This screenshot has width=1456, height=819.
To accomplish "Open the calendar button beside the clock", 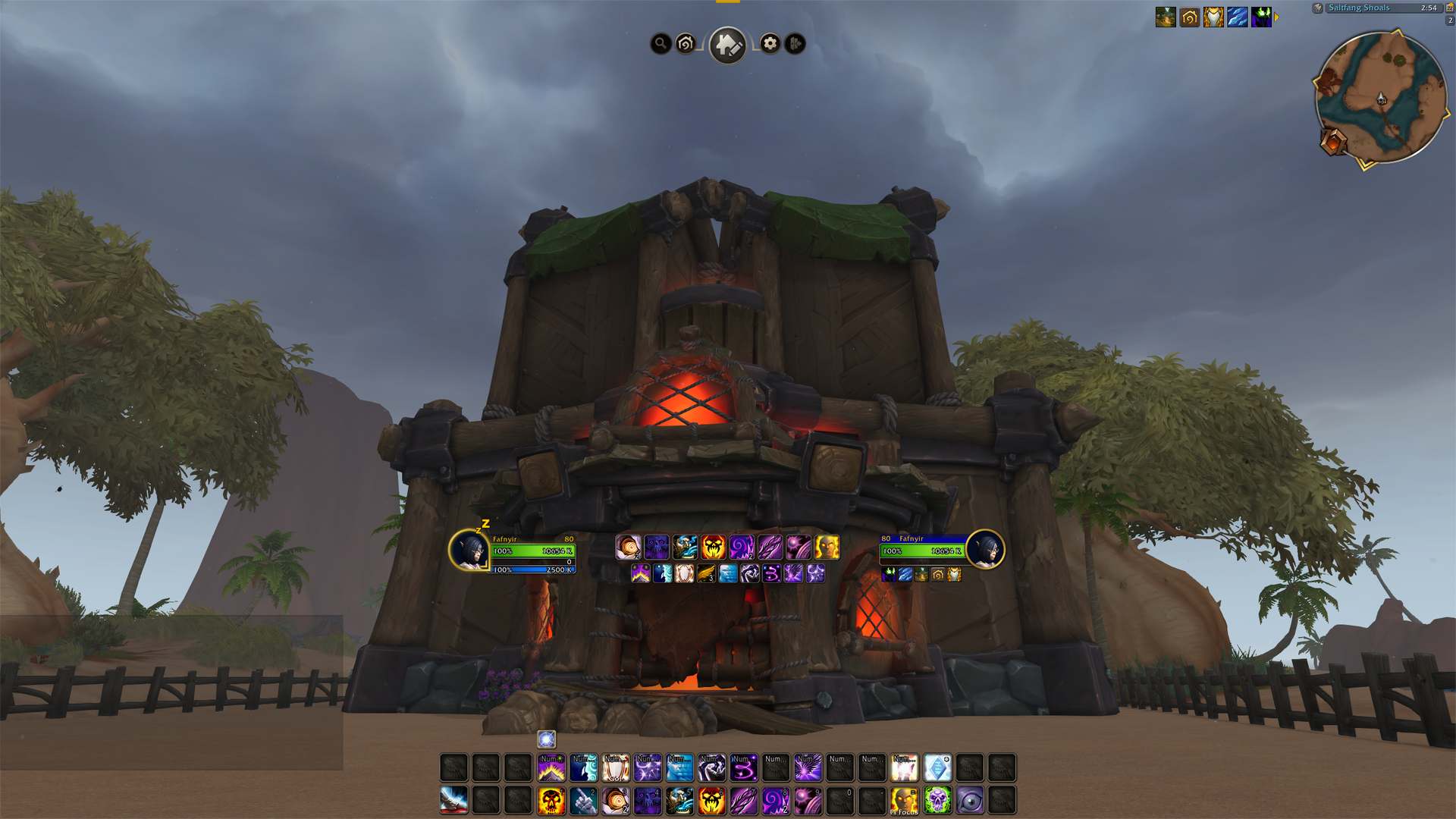I will point(1450,8).
